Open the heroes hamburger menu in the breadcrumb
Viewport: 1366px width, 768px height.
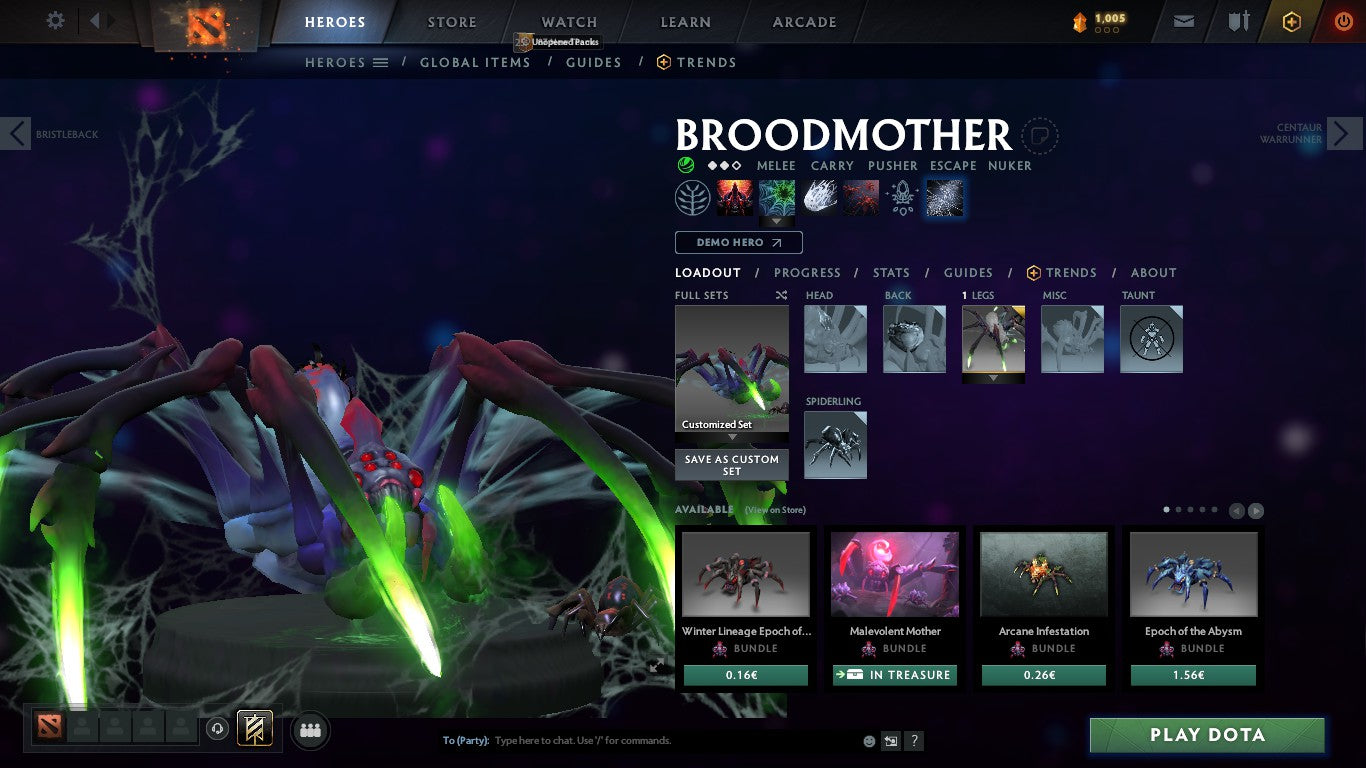tap(382, 62)
